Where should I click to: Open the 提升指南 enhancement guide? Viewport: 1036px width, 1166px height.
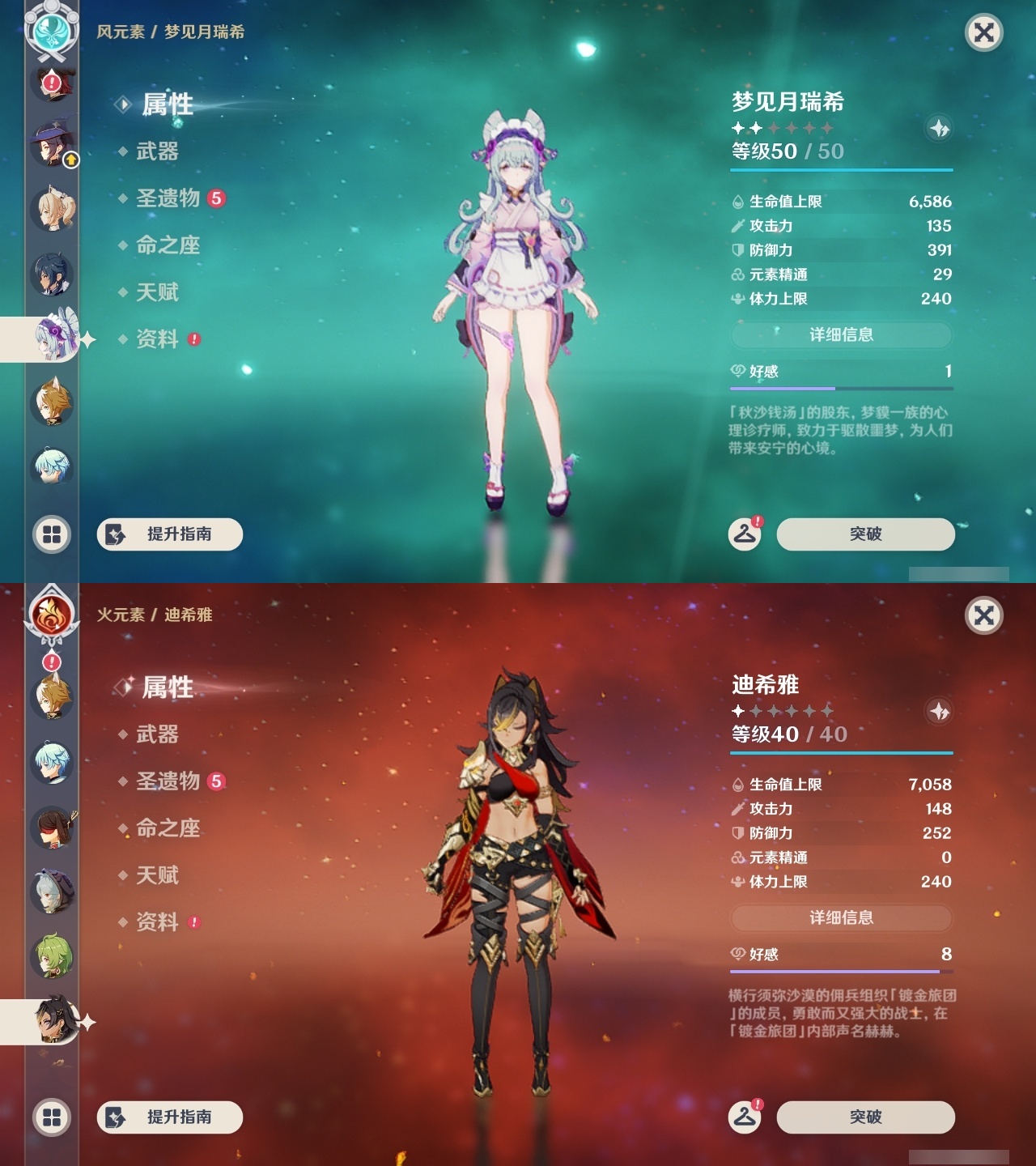[x=169, y=534]
